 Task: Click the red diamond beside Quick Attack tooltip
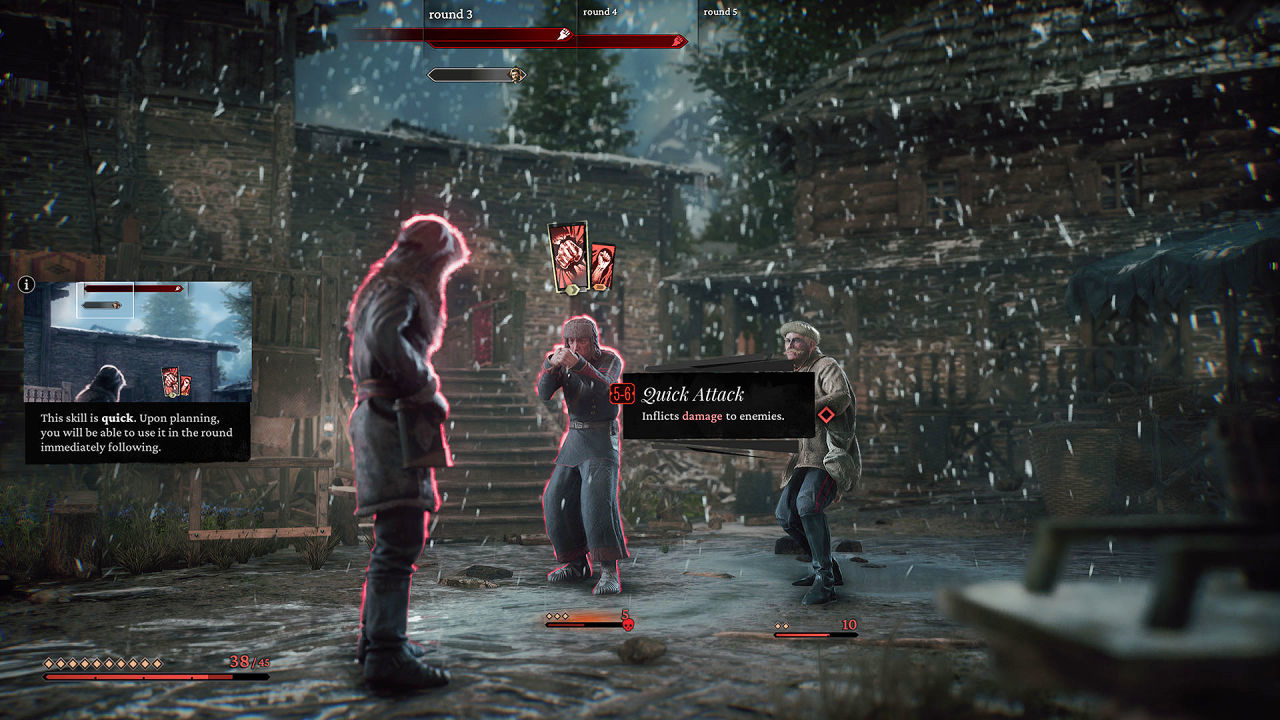click(x=827, y=415)
